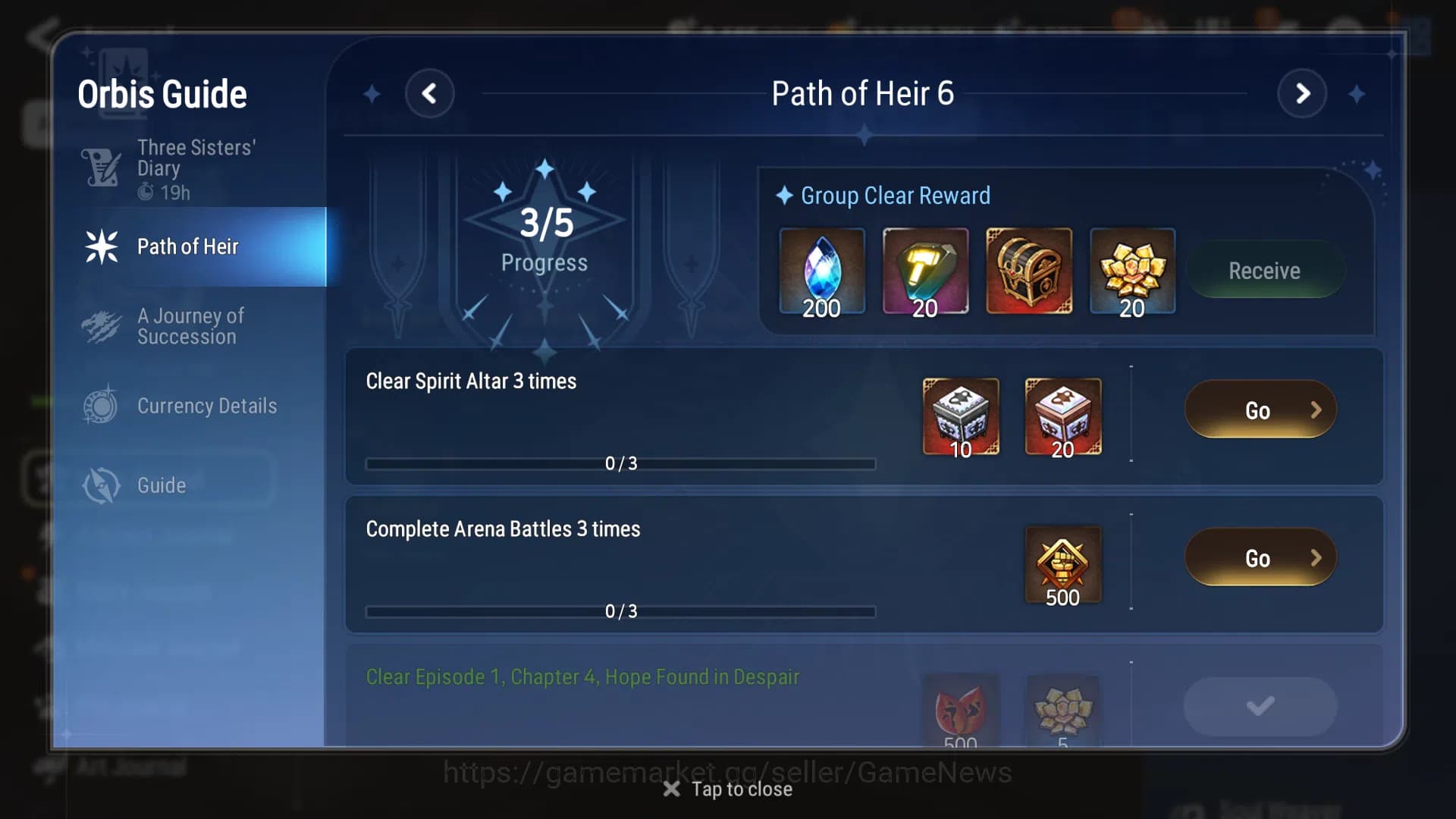The image size is (1456, 819).
Task: Expand the Go chevron for Arena Battles
Action: (x=1317, y=557)
